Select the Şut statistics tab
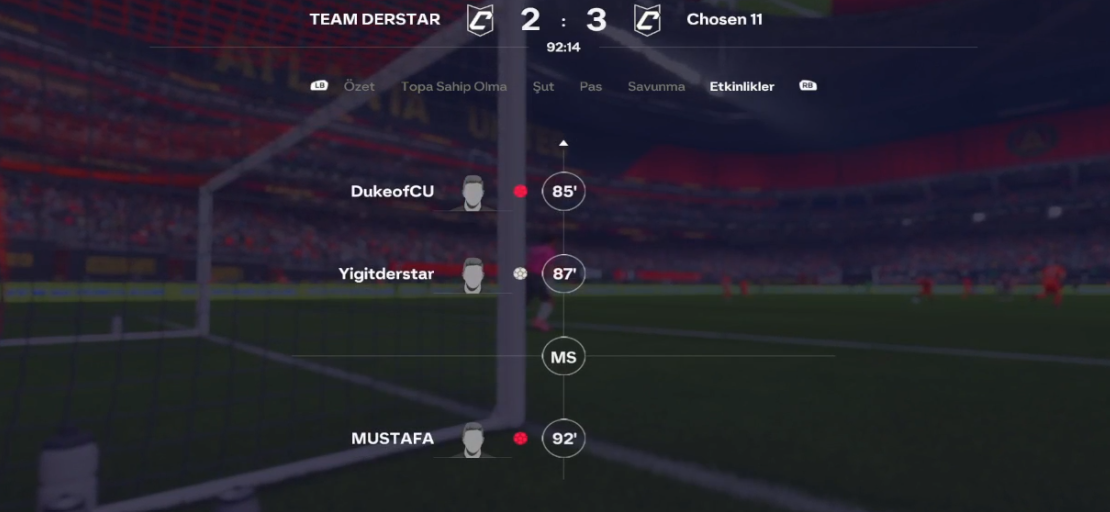The image size is (1110, 512). point(543,87)
